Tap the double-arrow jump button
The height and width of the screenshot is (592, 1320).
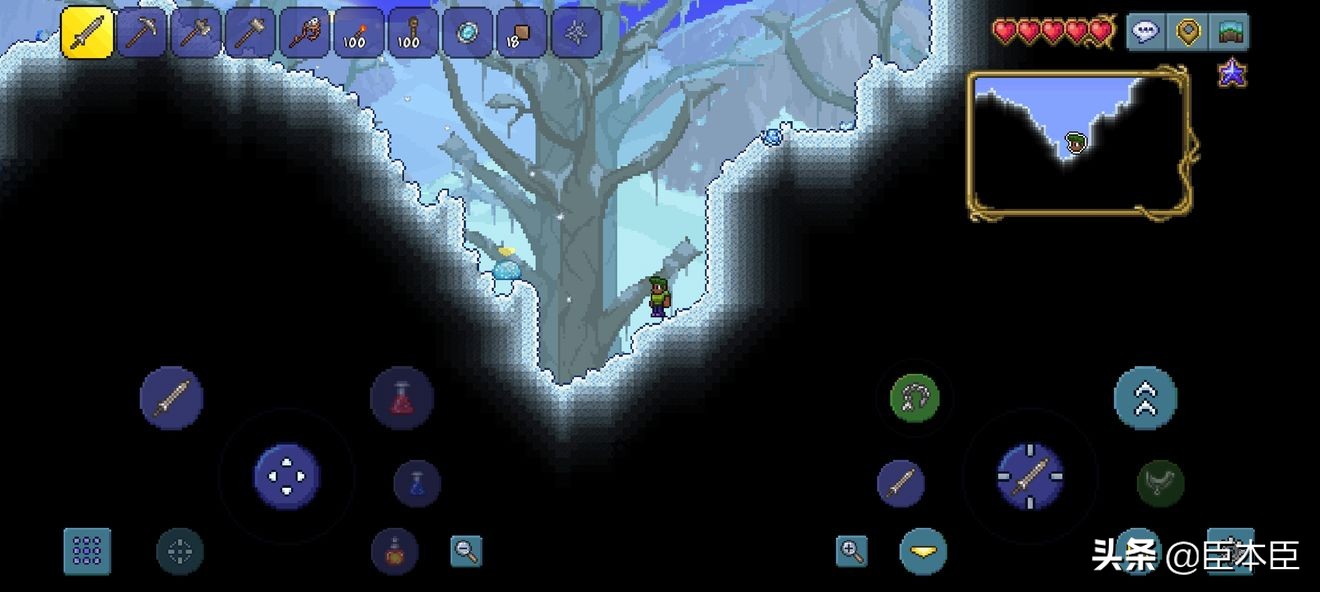tap(1145, 398)
